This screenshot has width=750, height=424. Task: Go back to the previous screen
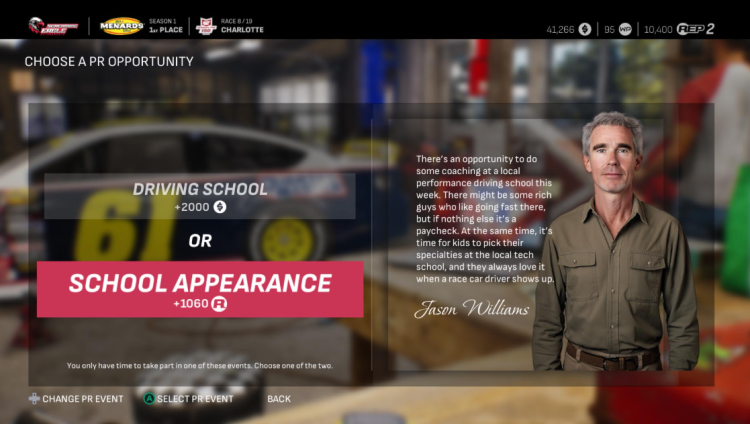pyautogui.click(x=279, y=399)
